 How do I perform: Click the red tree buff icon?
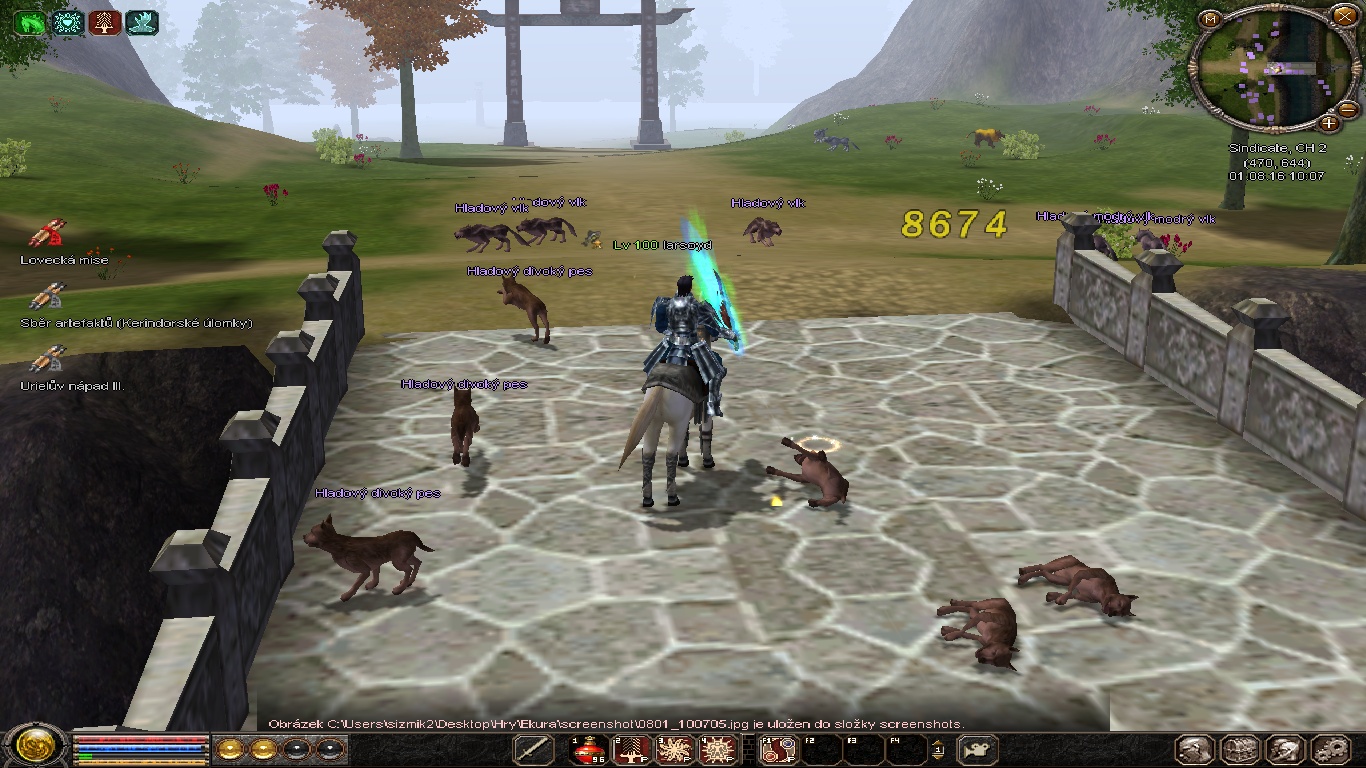point(104,22)
